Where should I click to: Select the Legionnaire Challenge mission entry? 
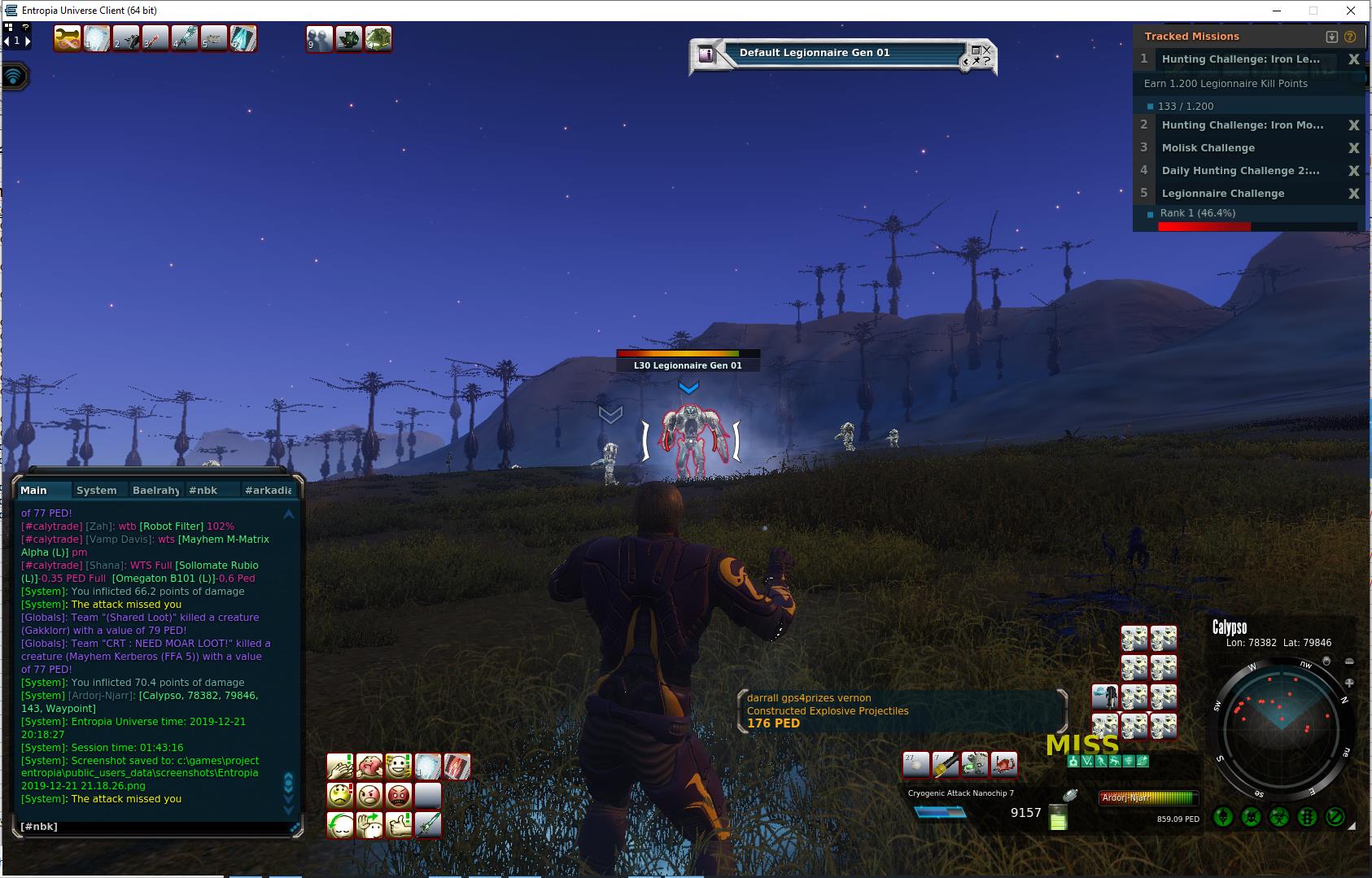click(1222, 194)
